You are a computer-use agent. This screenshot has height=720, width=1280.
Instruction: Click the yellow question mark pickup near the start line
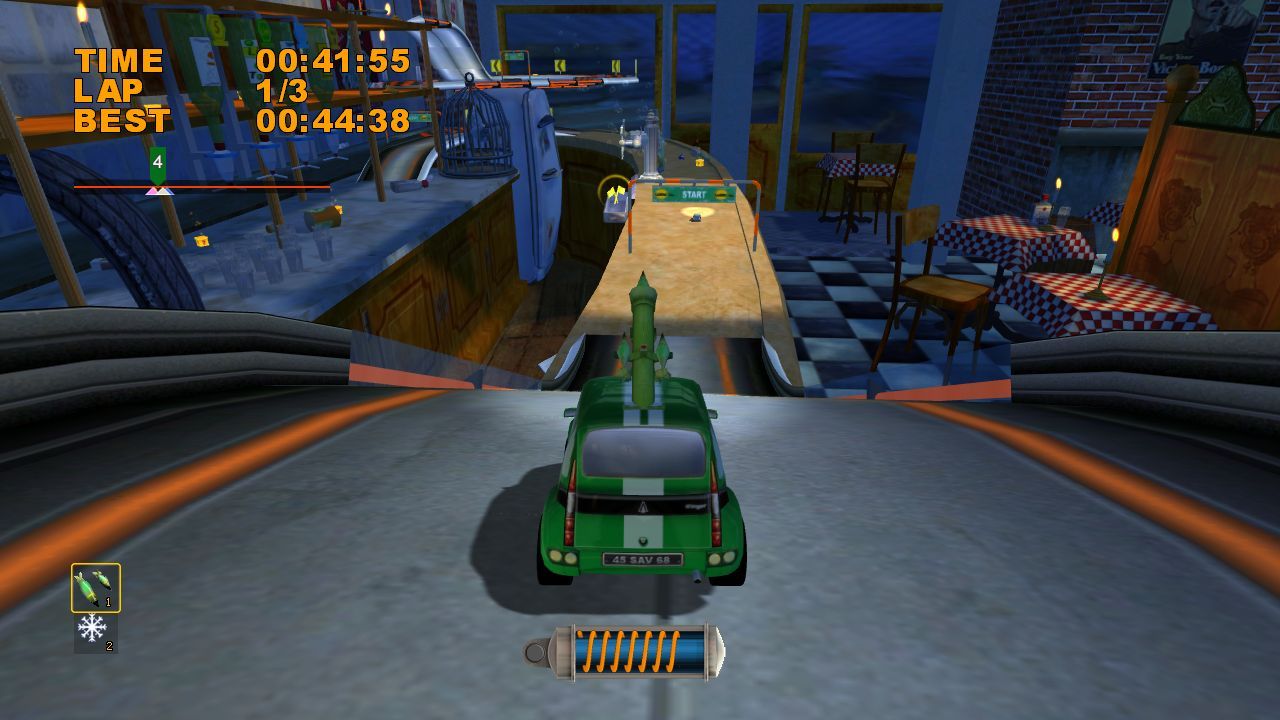(699, 162)
